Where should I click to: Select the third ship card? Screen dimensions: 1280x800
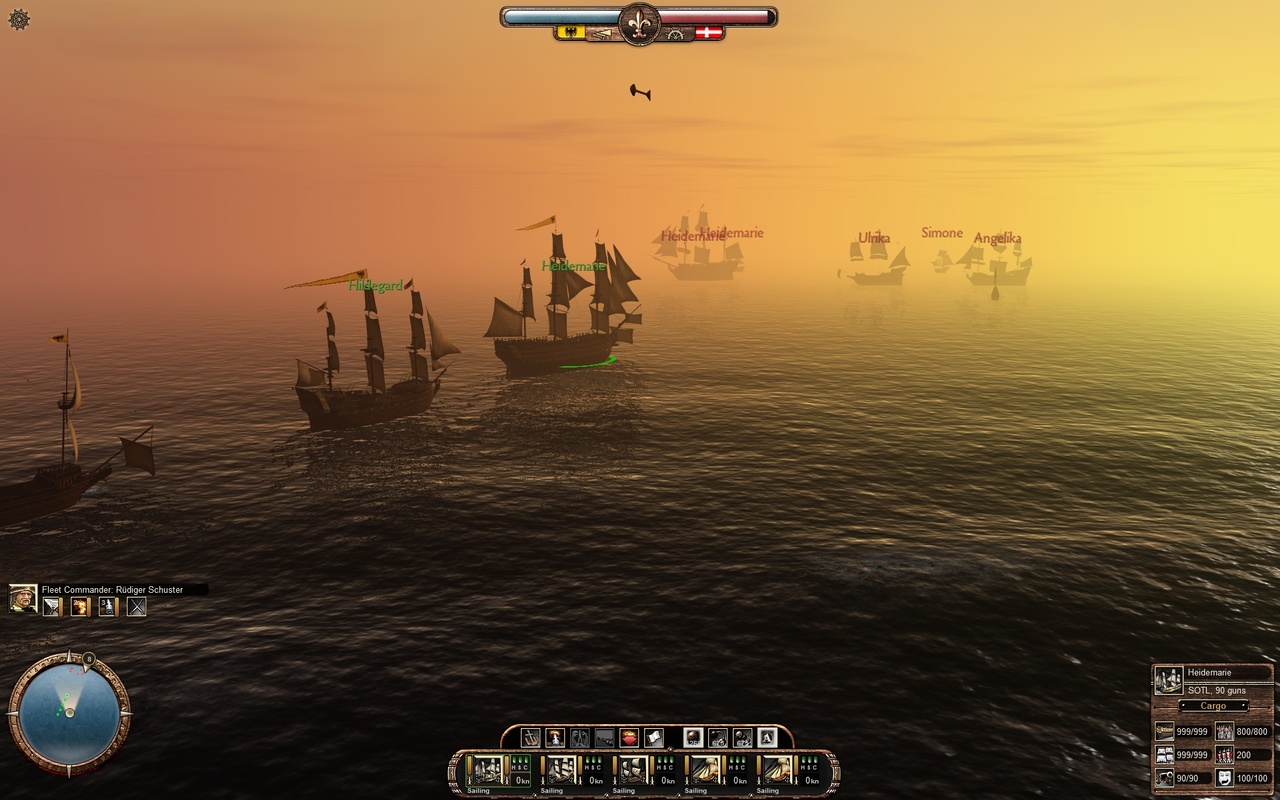(x=631, y=769)
